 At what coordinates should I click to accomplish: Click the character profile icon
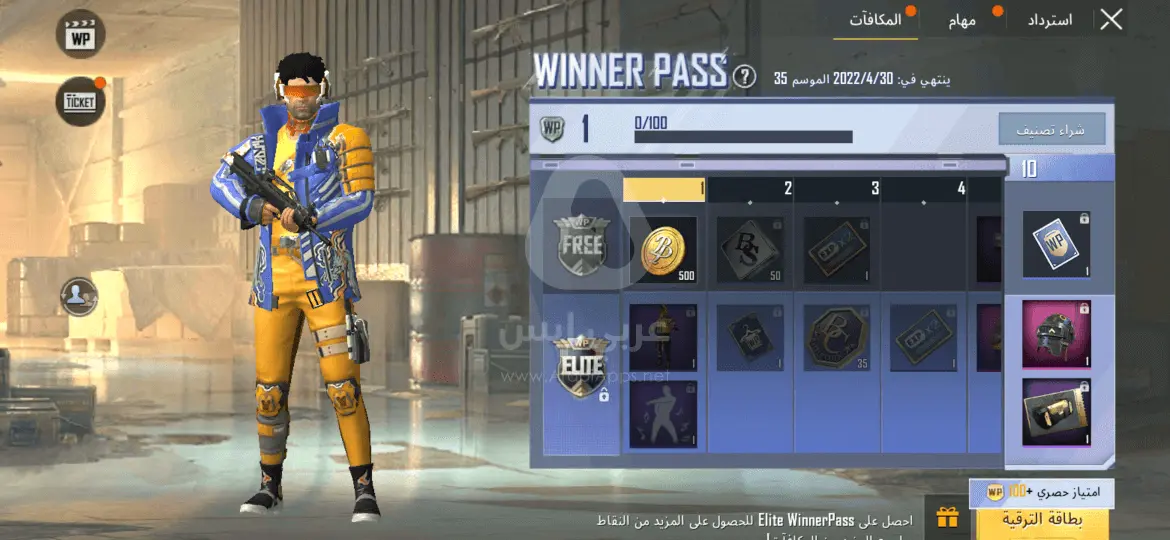coord(79,296)
